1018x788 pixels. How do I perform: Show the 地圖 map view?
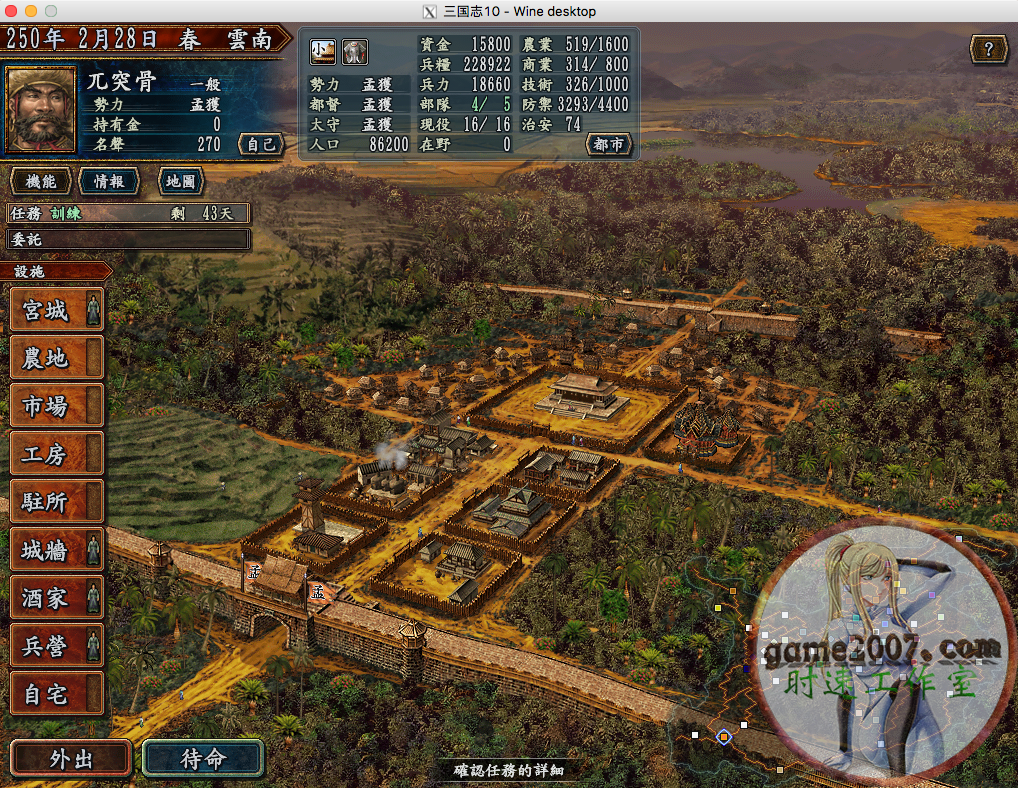[x=181, y=181]
